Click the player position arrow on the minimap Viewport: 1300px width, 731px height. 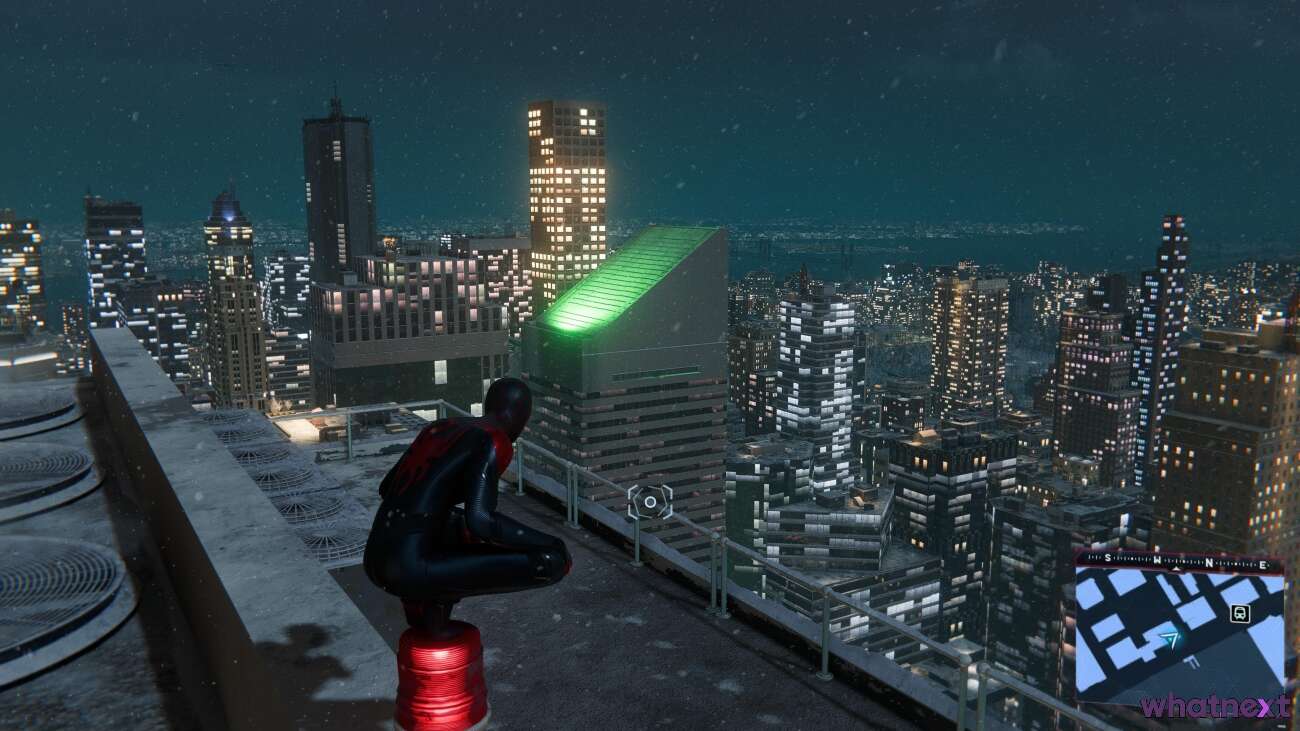click(1171, 638)
